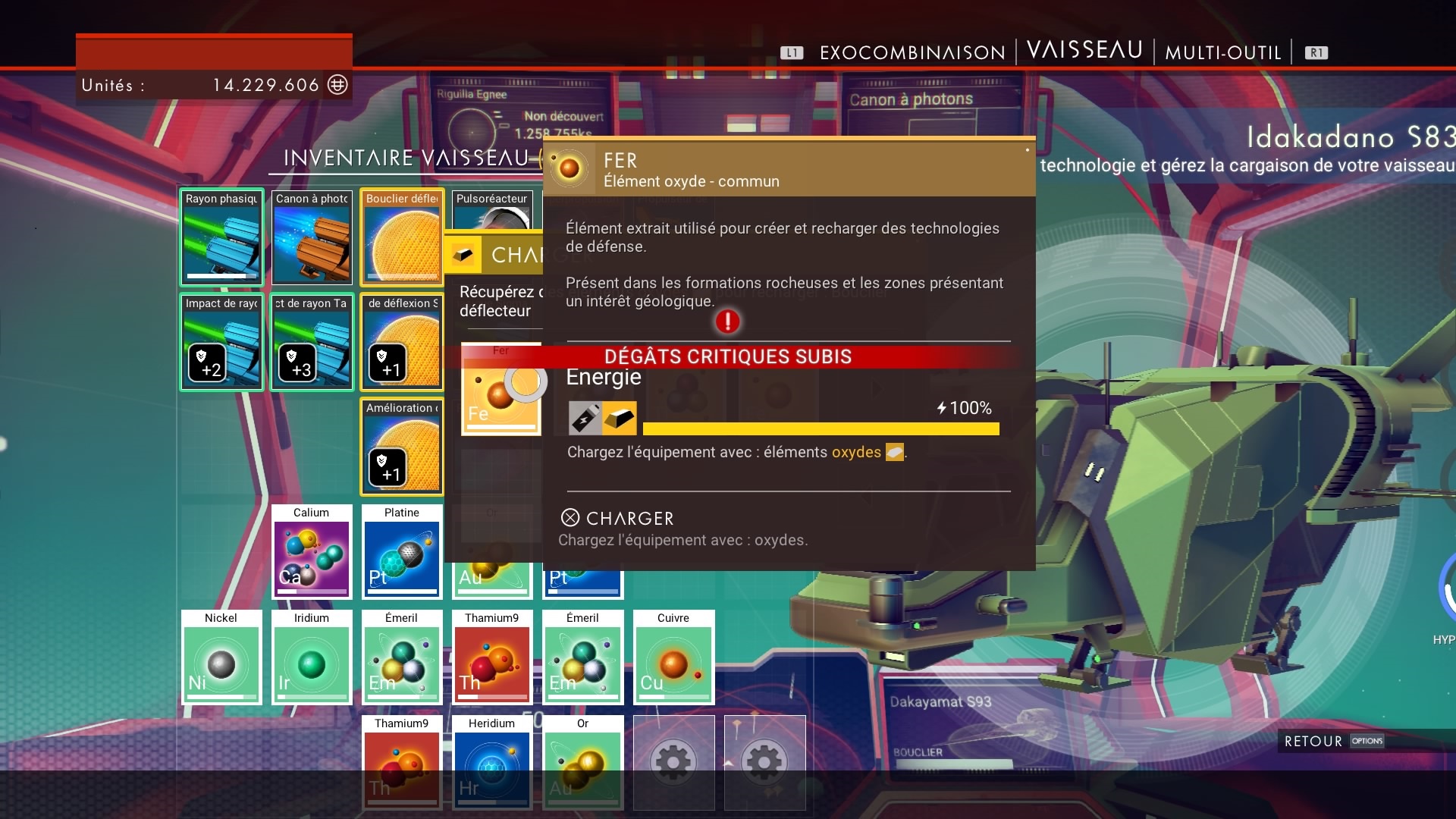1456x819 pixels.
Task: Choose the Fer (Fe) element to recharge
Action: 500,389
